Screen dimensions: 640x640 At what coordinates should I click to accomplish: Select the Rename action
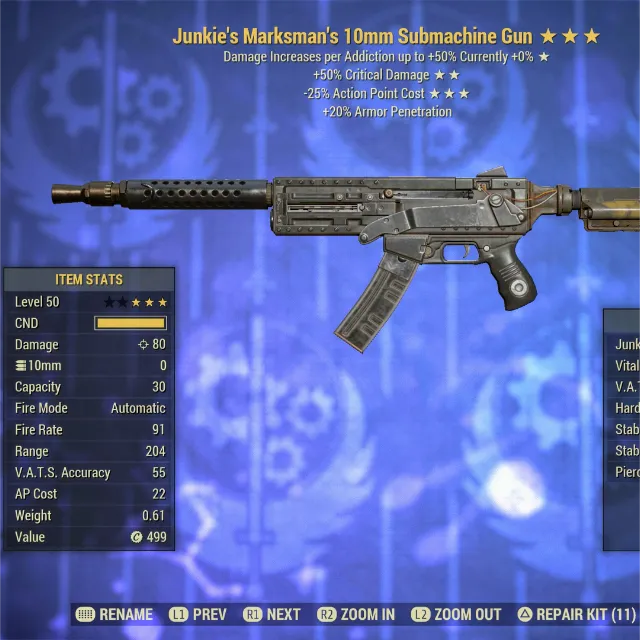point(115,614)
